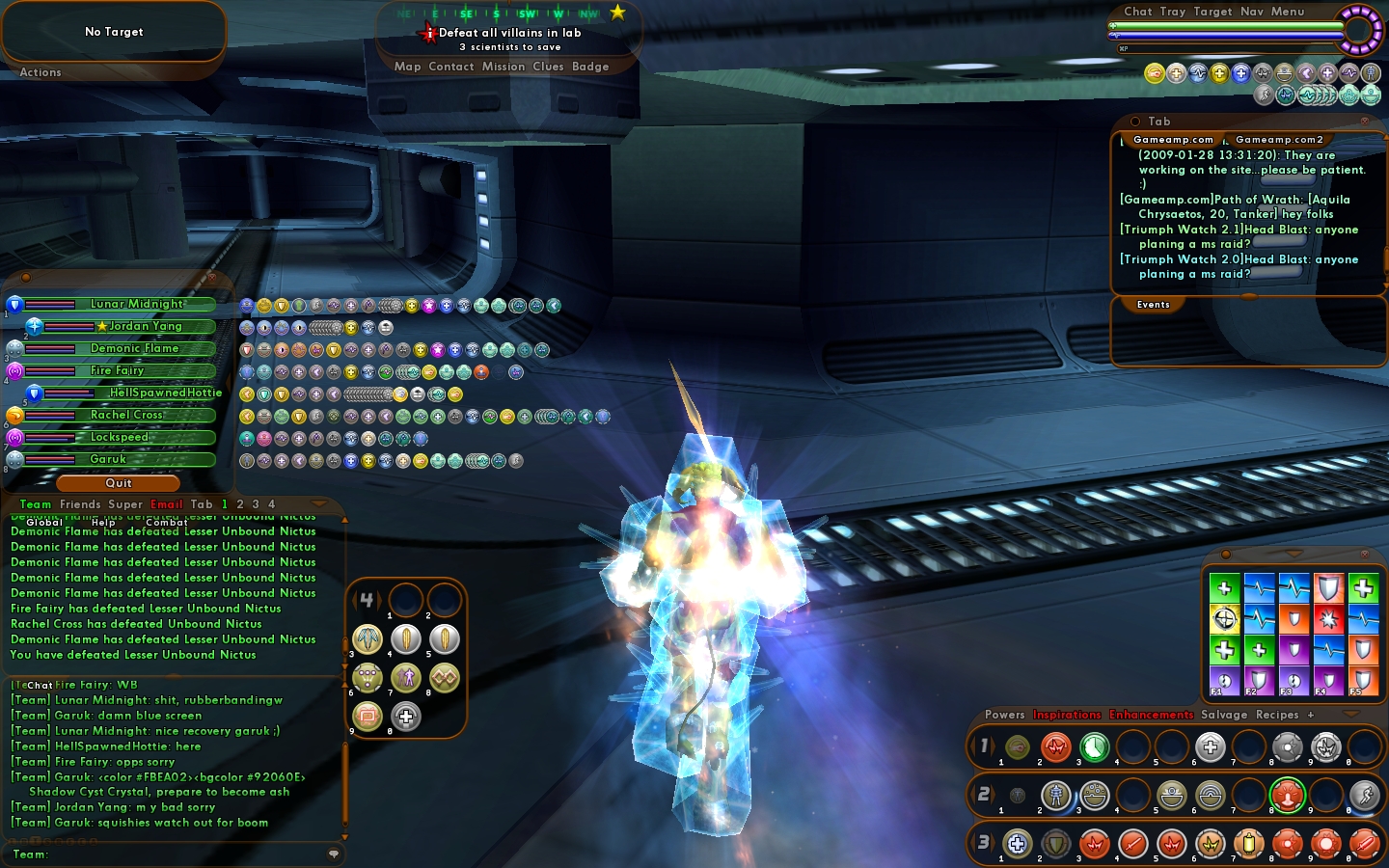Open the Email tab

167,504
